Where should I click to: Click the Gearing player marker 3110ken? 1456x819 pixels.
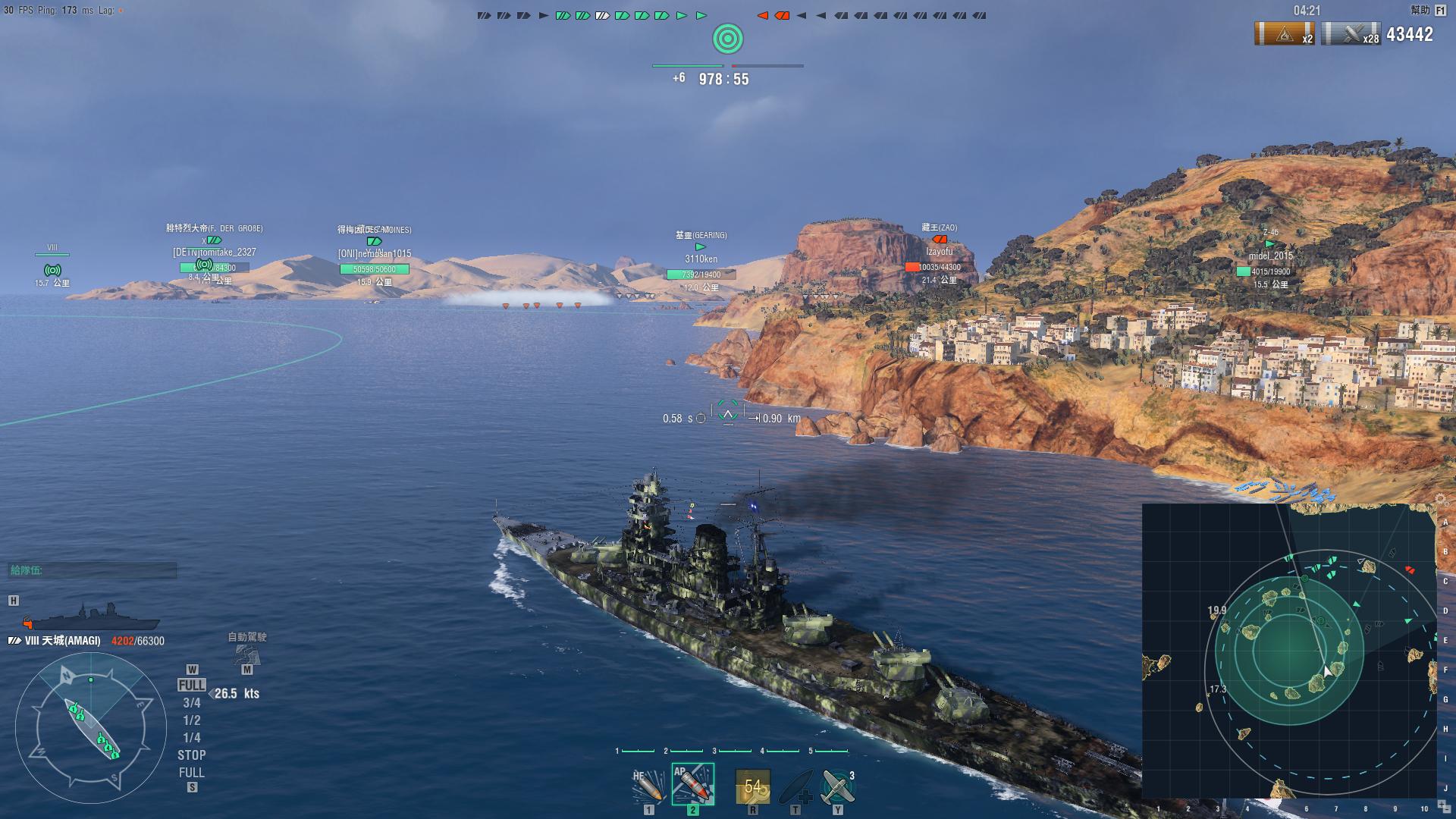[x=701, y=259]
